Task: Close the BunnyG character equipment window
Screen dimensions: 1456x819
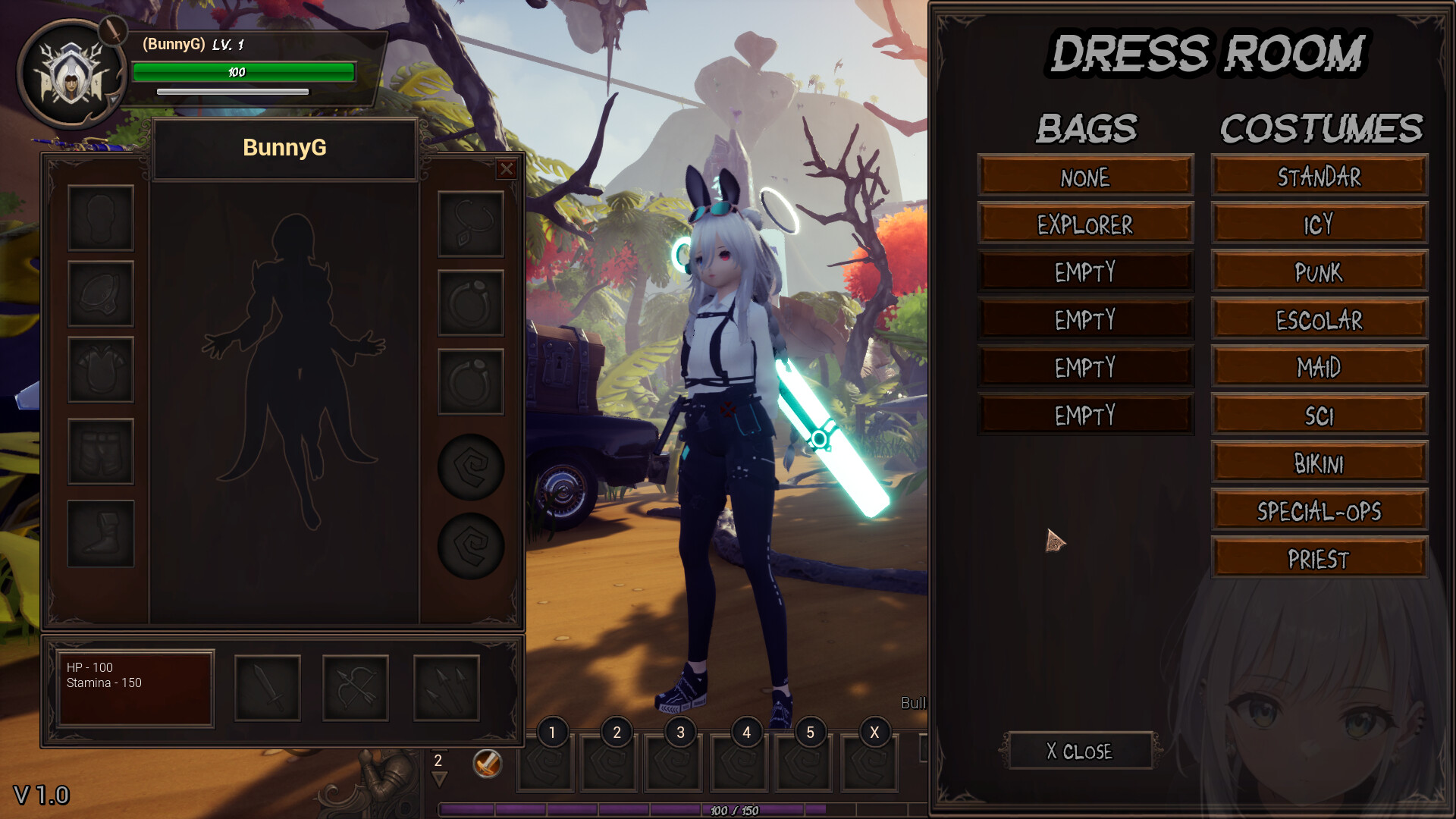Action: [507, 168]
